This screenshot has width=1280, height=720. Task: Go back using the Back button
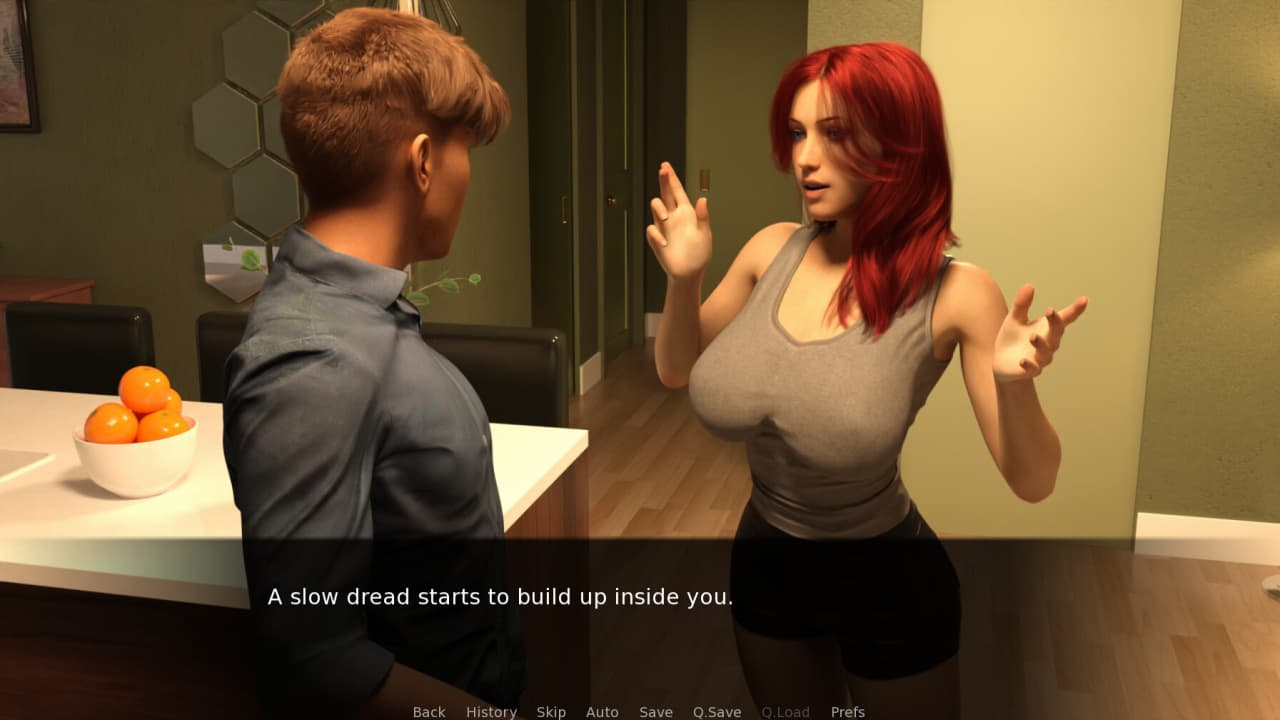[429, 712]
